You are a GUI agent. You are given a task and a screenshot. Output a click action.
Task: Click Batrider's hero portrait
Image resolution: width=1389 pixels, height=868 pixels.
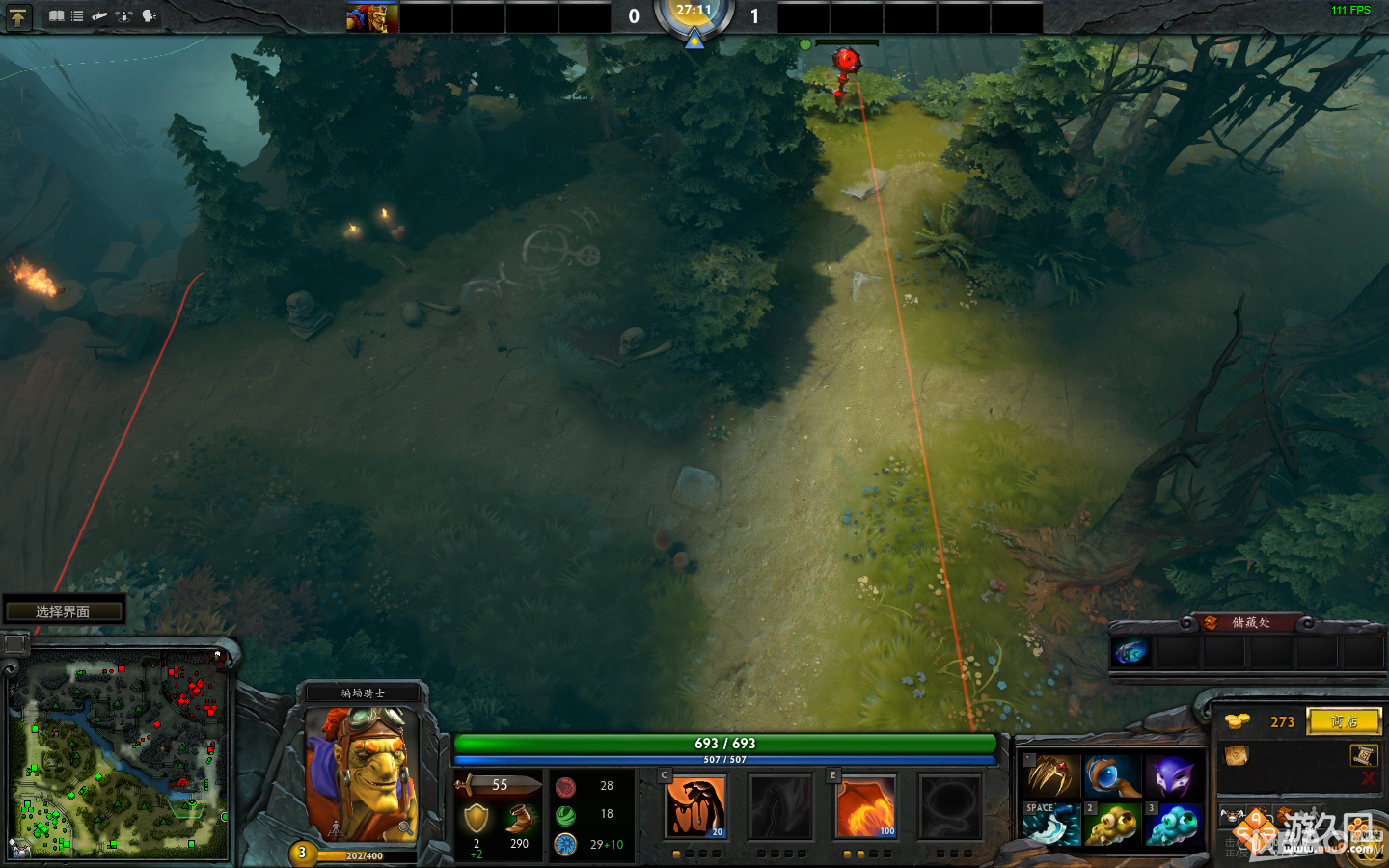[x=367, y=772]
